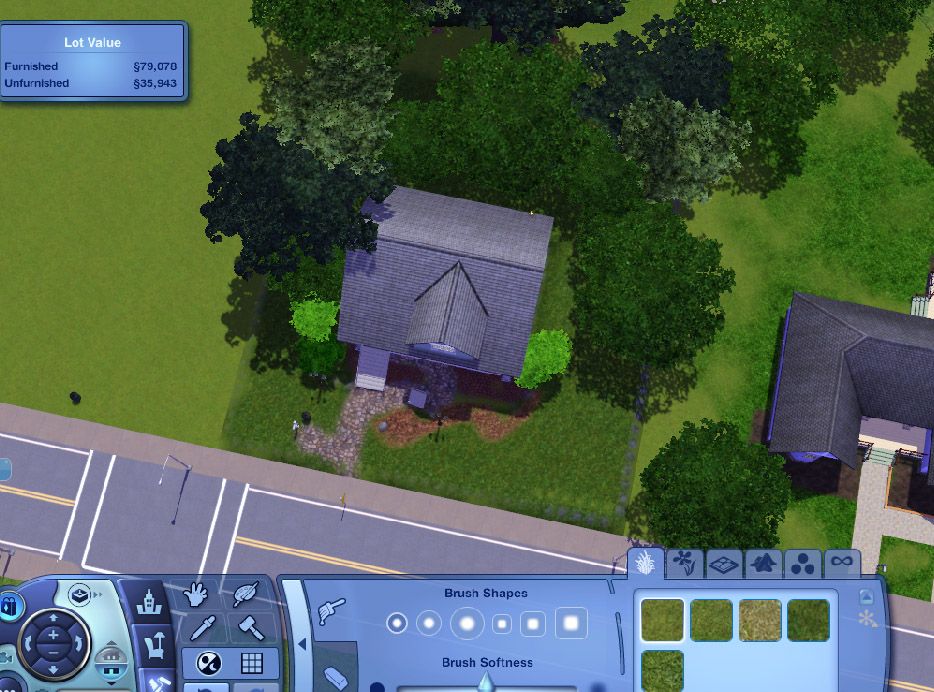934x692 pixels.
Task: Select the terrain paint eraser tool
Action: click(338, 678)
